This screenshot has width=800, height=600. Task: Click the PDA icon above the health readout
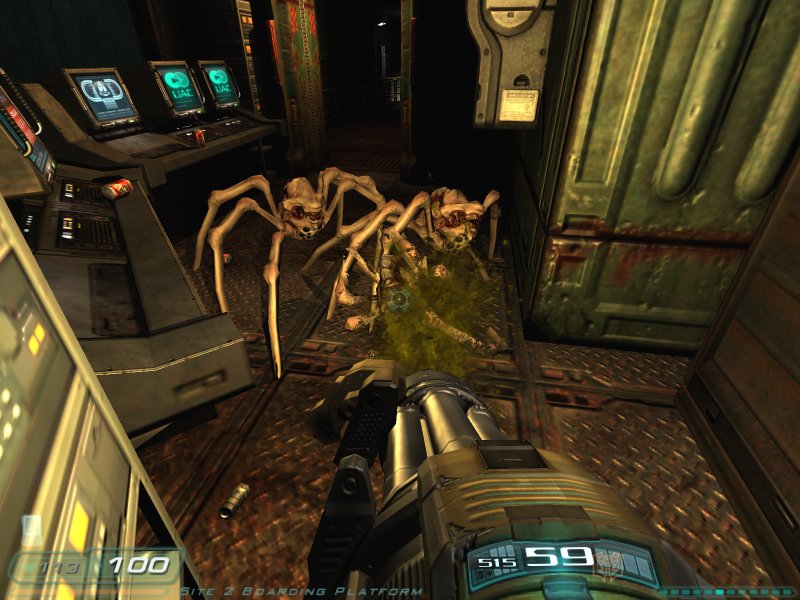pyautogui.click(x=31, y=527)
